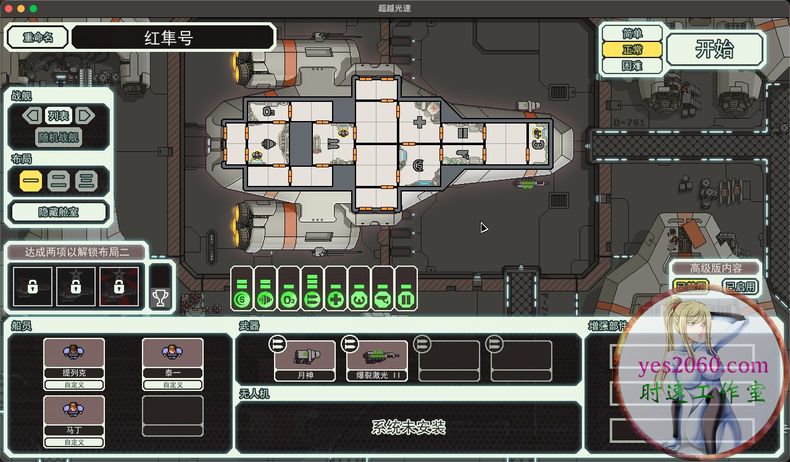This screenshot has height=462, width=790.
Task: Switch to previous ship with left arrow
Action: (30, 115)
